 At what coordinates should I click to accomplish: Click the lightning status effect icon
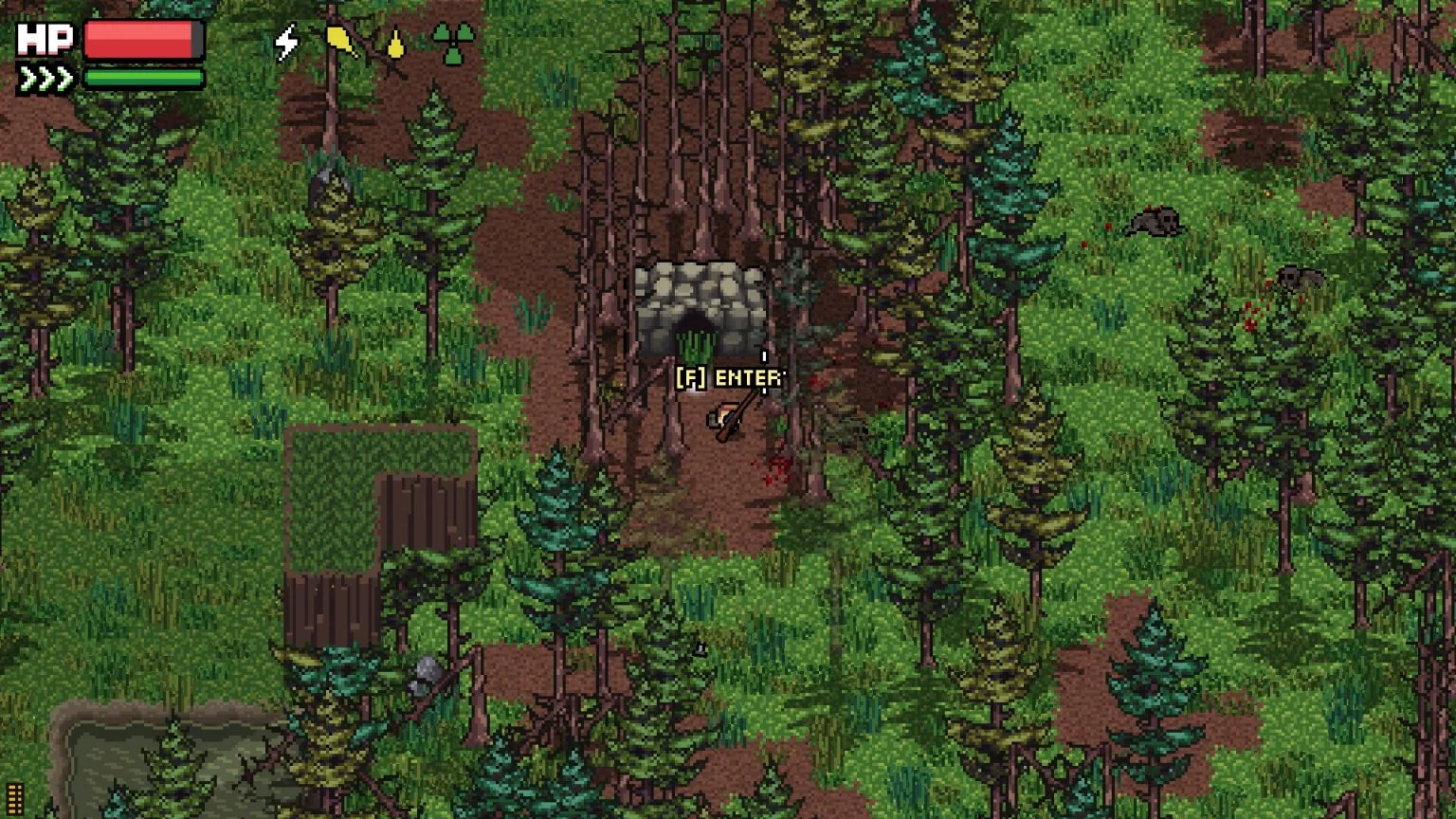coord(287,42)
